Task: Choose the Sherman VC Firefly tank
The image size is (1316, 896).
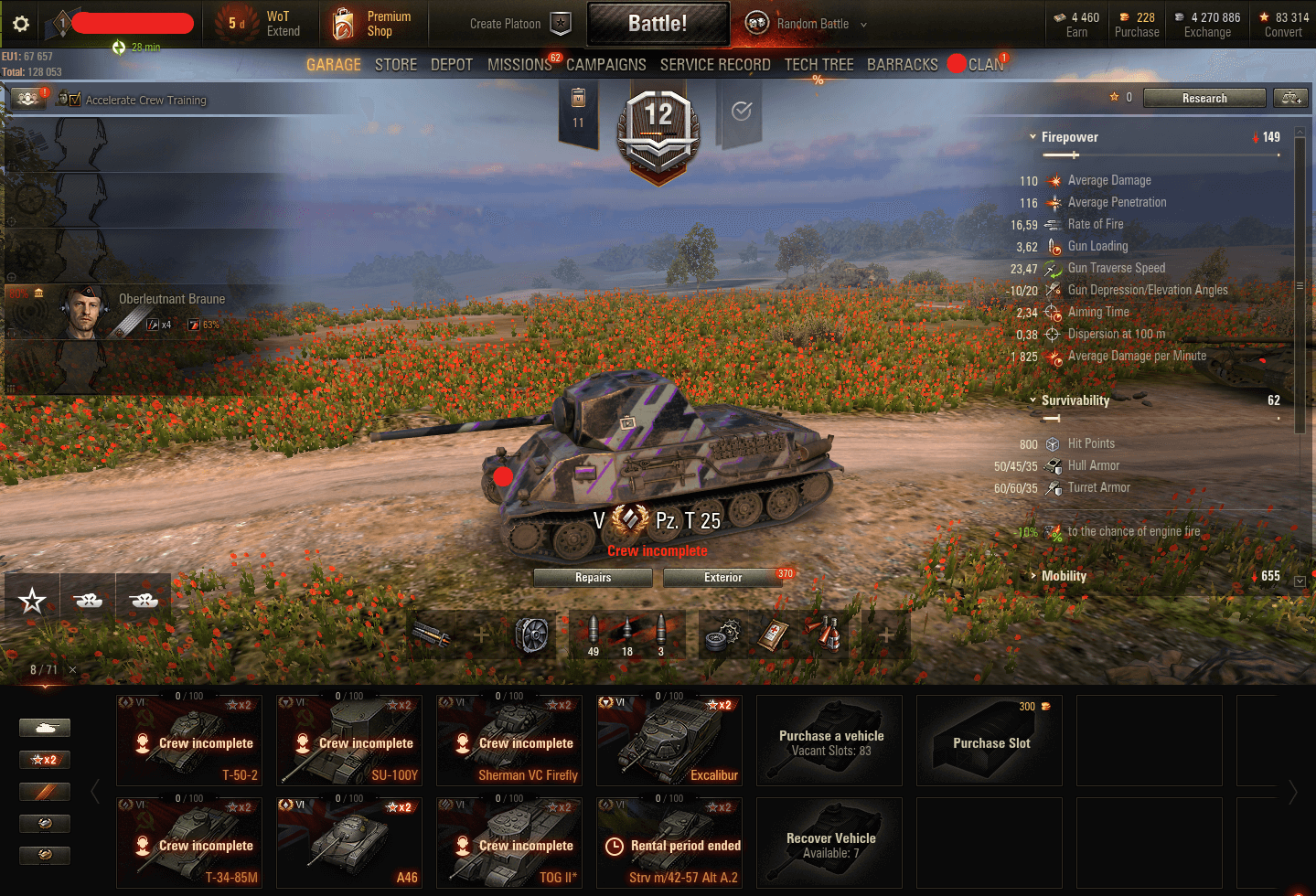Action: tap(509, 741)
